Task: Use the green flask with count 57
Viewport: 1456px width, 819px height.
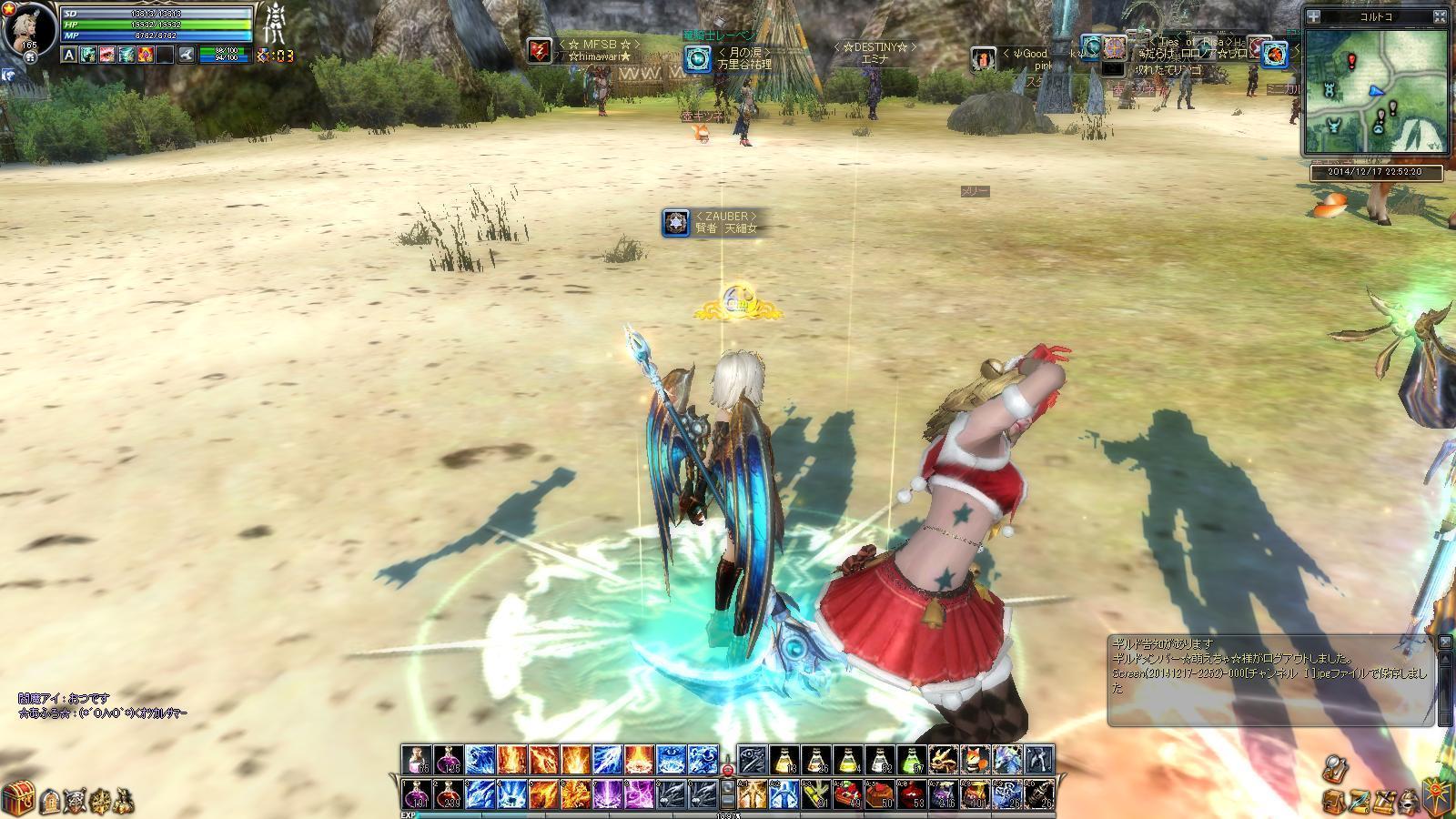Action: coord(911,761)
